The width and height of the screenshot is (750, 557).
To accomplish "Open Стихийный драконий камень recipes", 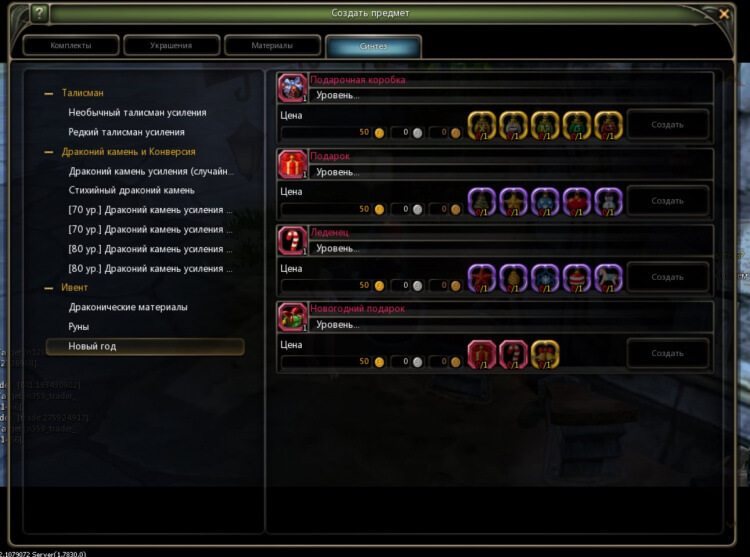I will (131, 190).
